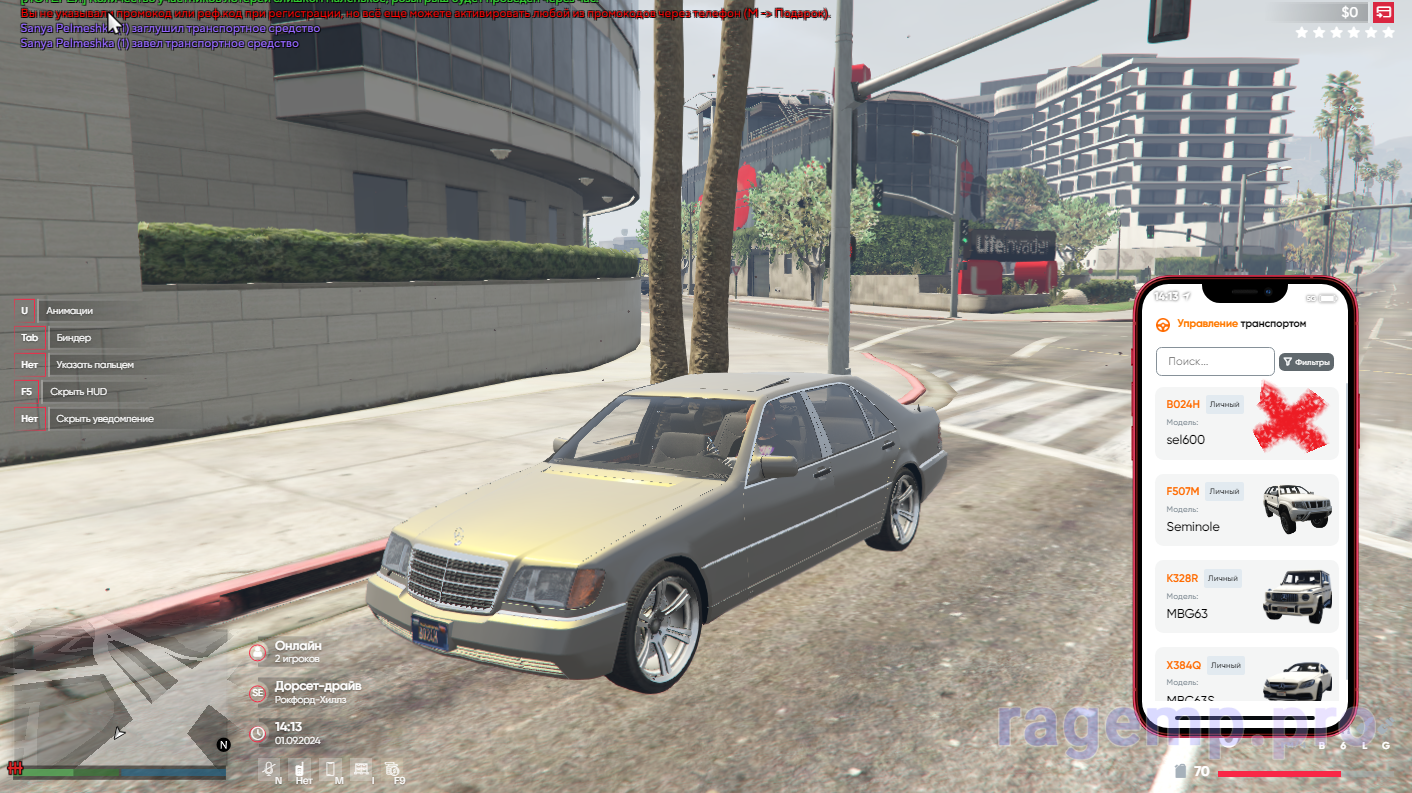Open the inventory icon in the bottom HUD

361,769
